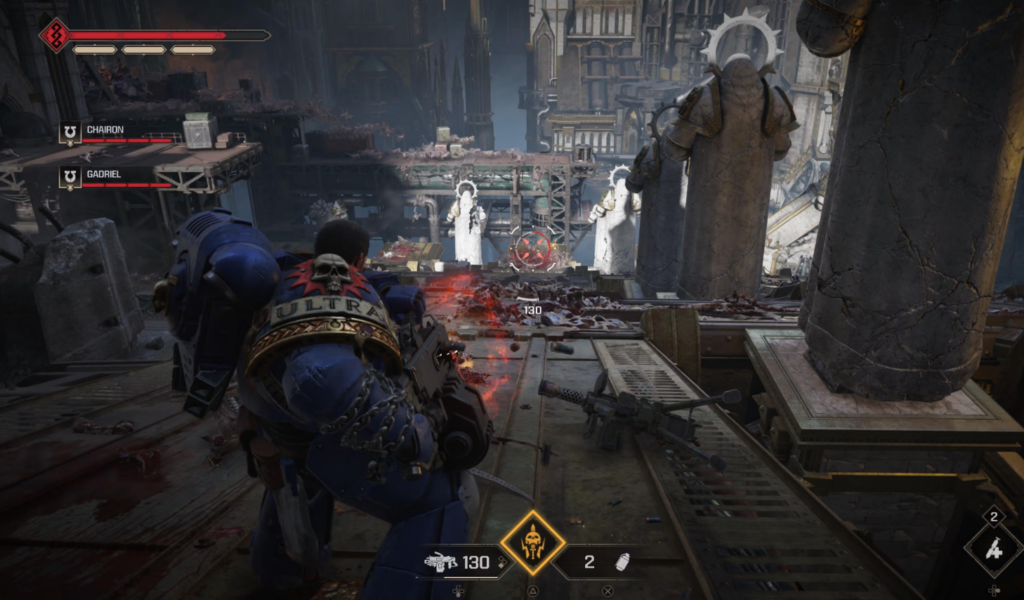
Task: Use the consumable diamond in the corner
Action: [994, 548]
